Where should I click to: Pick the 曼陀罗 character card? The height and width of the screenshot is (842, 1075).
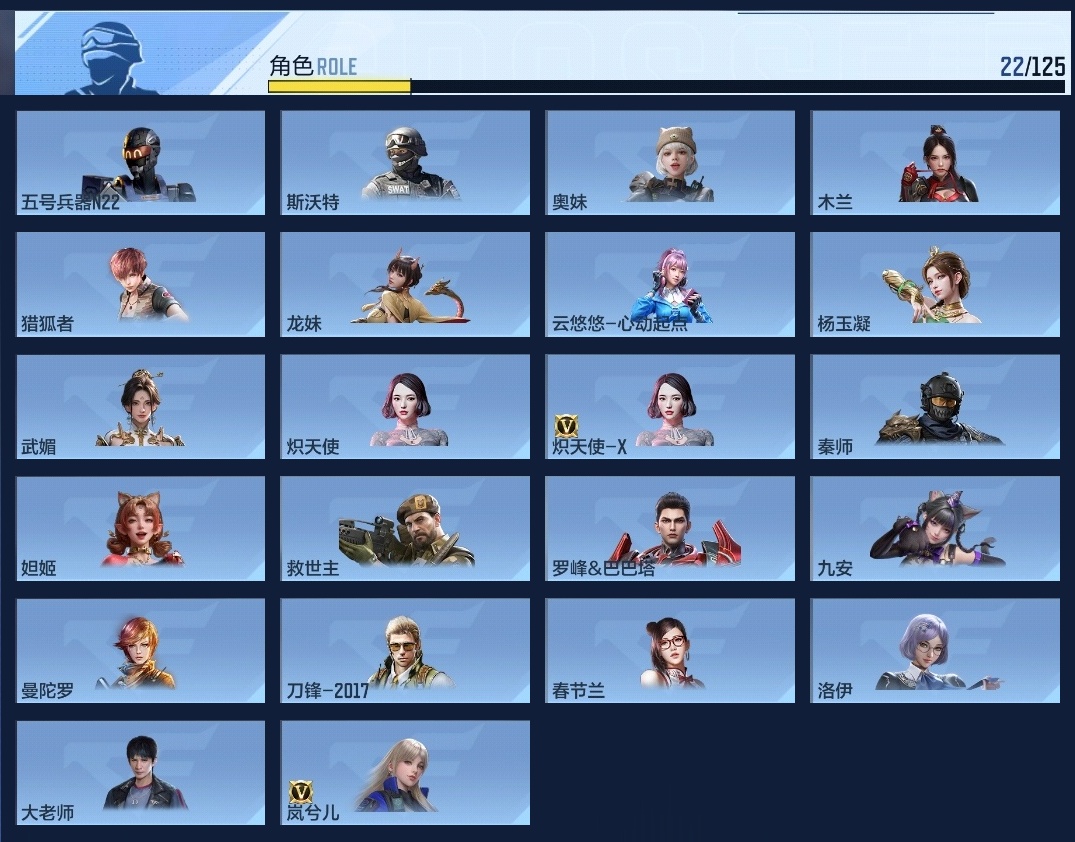click(141, 651)
